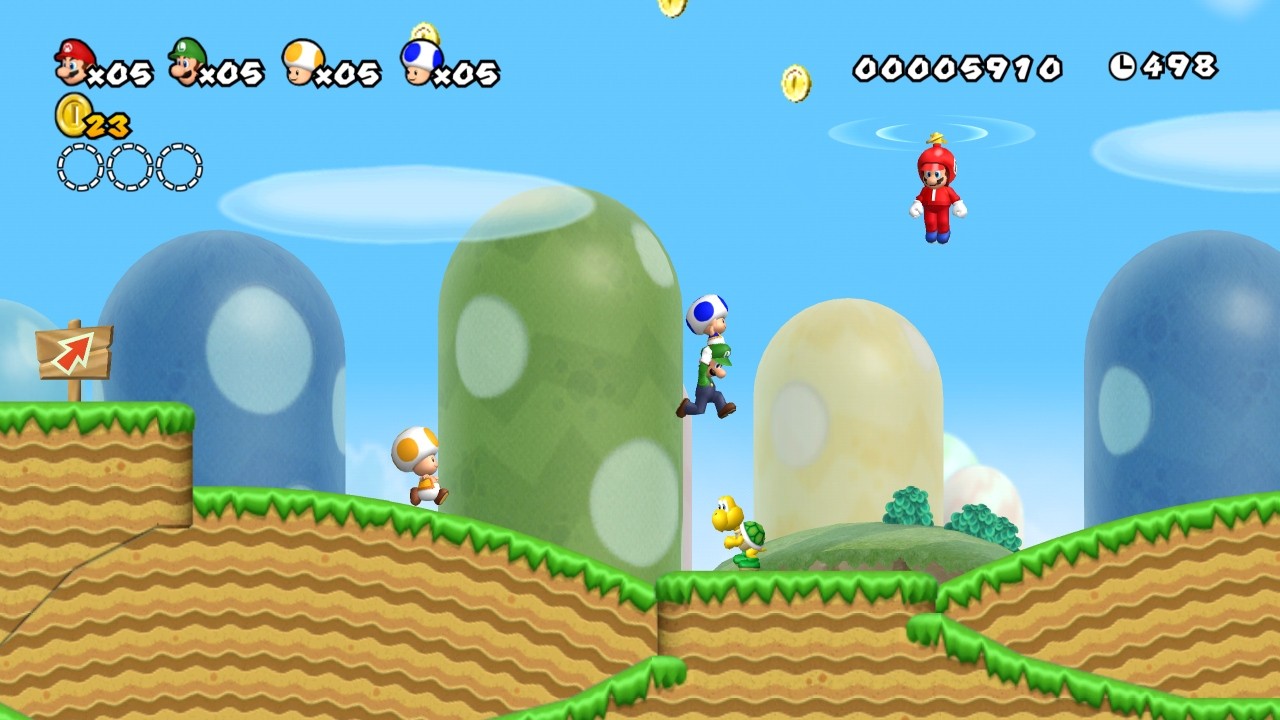Click the x05 count next to Mario's icon
This screenshot has width=1280, height=720.
[x=122, y=73]
